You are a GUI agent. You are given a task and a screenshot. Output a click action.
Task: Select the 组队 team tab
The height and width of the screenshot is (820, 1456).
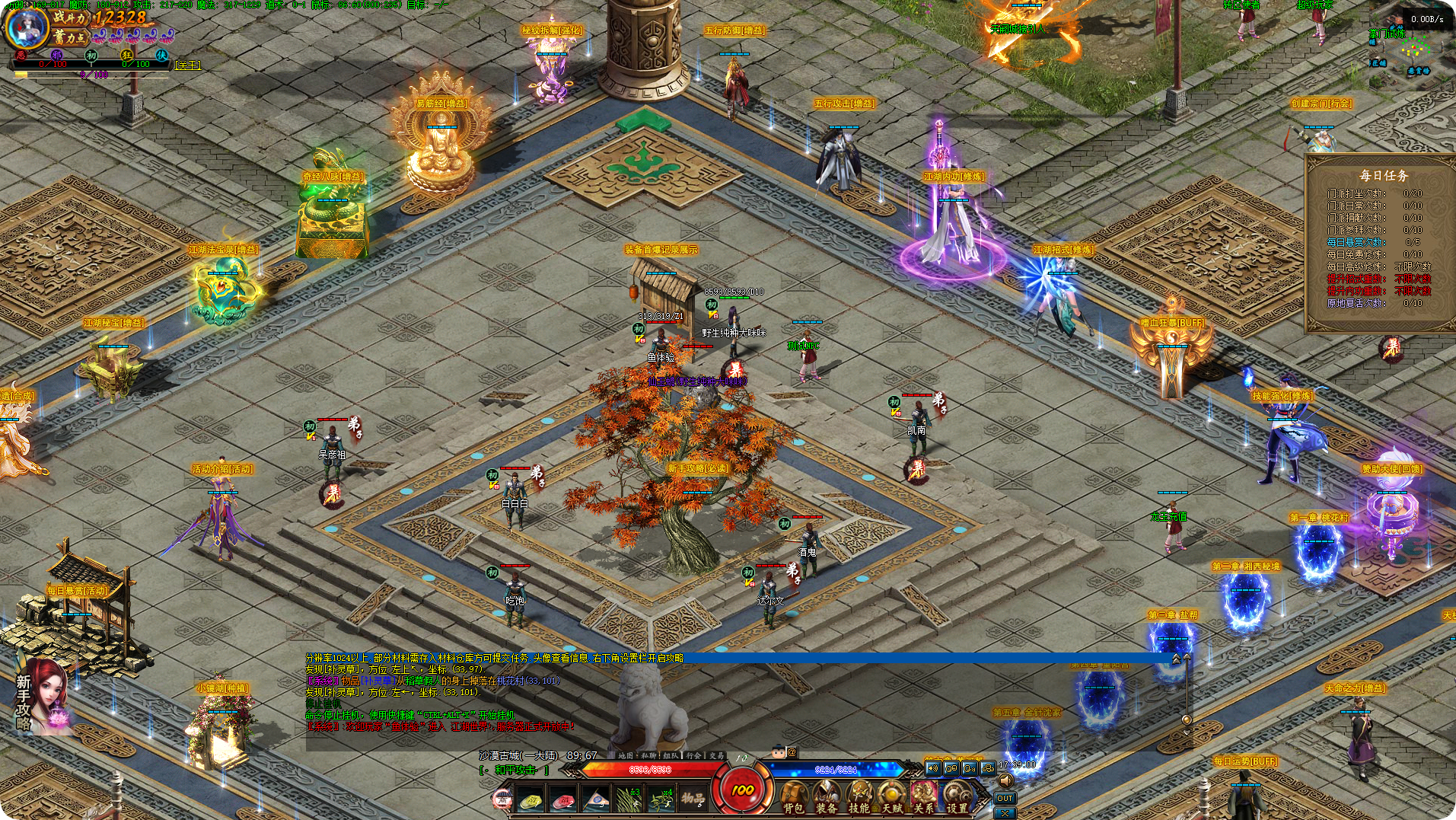(x=671, y=755)
